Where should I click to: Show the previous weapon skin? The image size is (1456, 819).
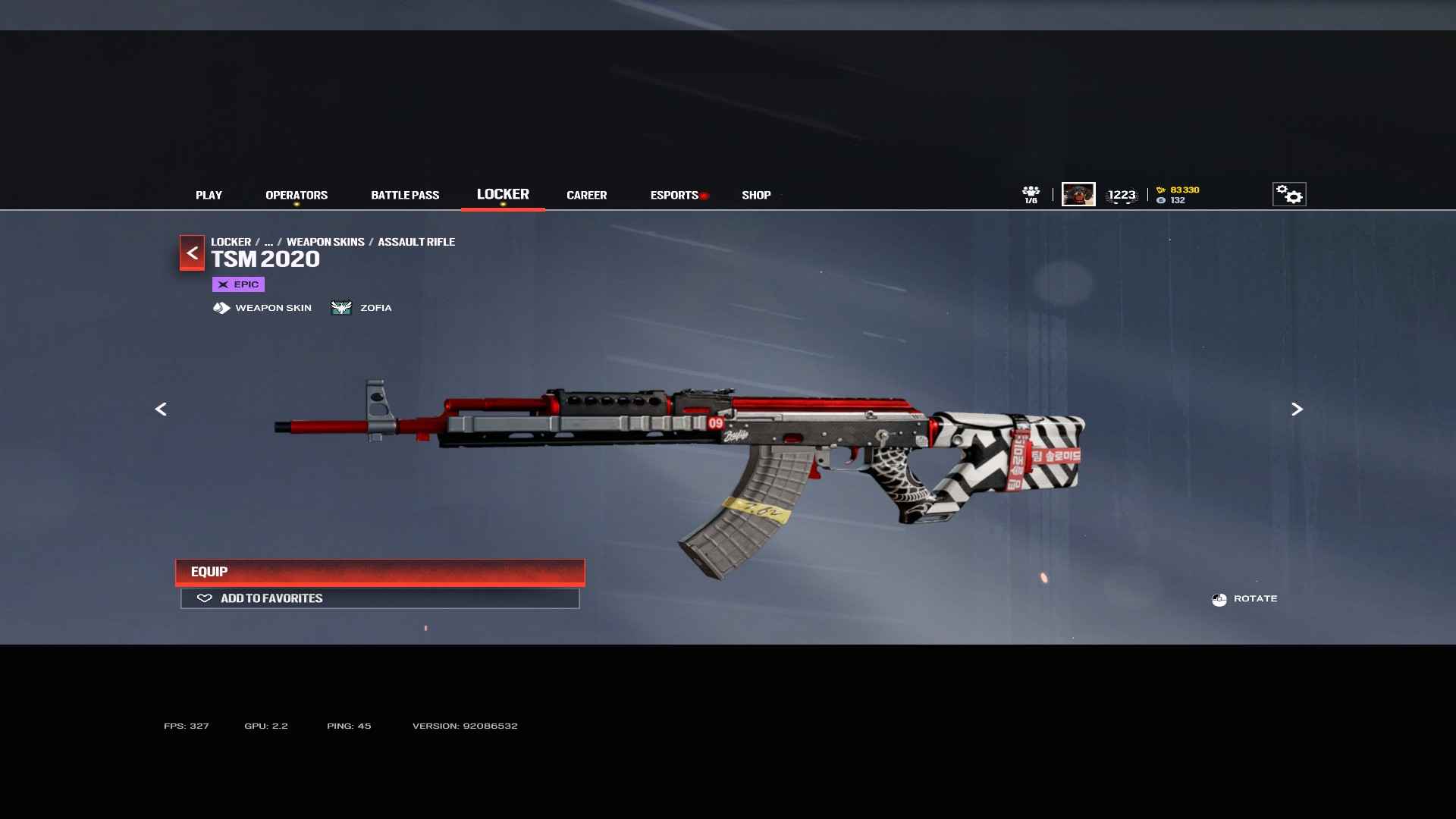pos(161,409)
